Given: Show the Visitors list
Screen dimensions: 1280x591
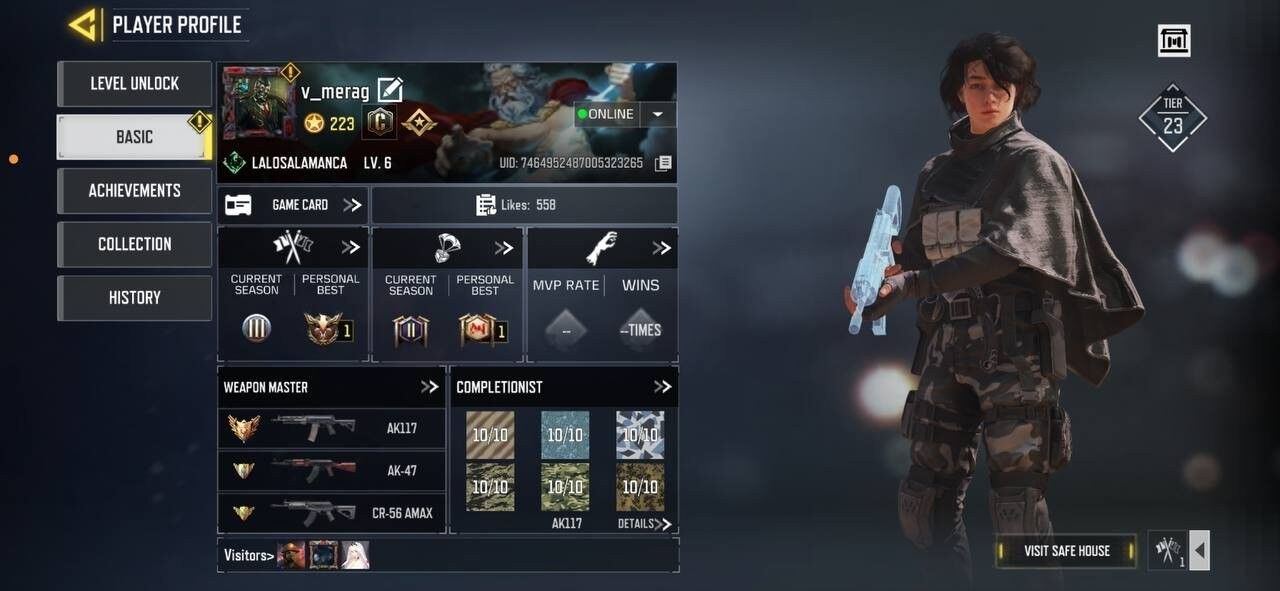Looking at the screenshot, I should pos(248,555).
